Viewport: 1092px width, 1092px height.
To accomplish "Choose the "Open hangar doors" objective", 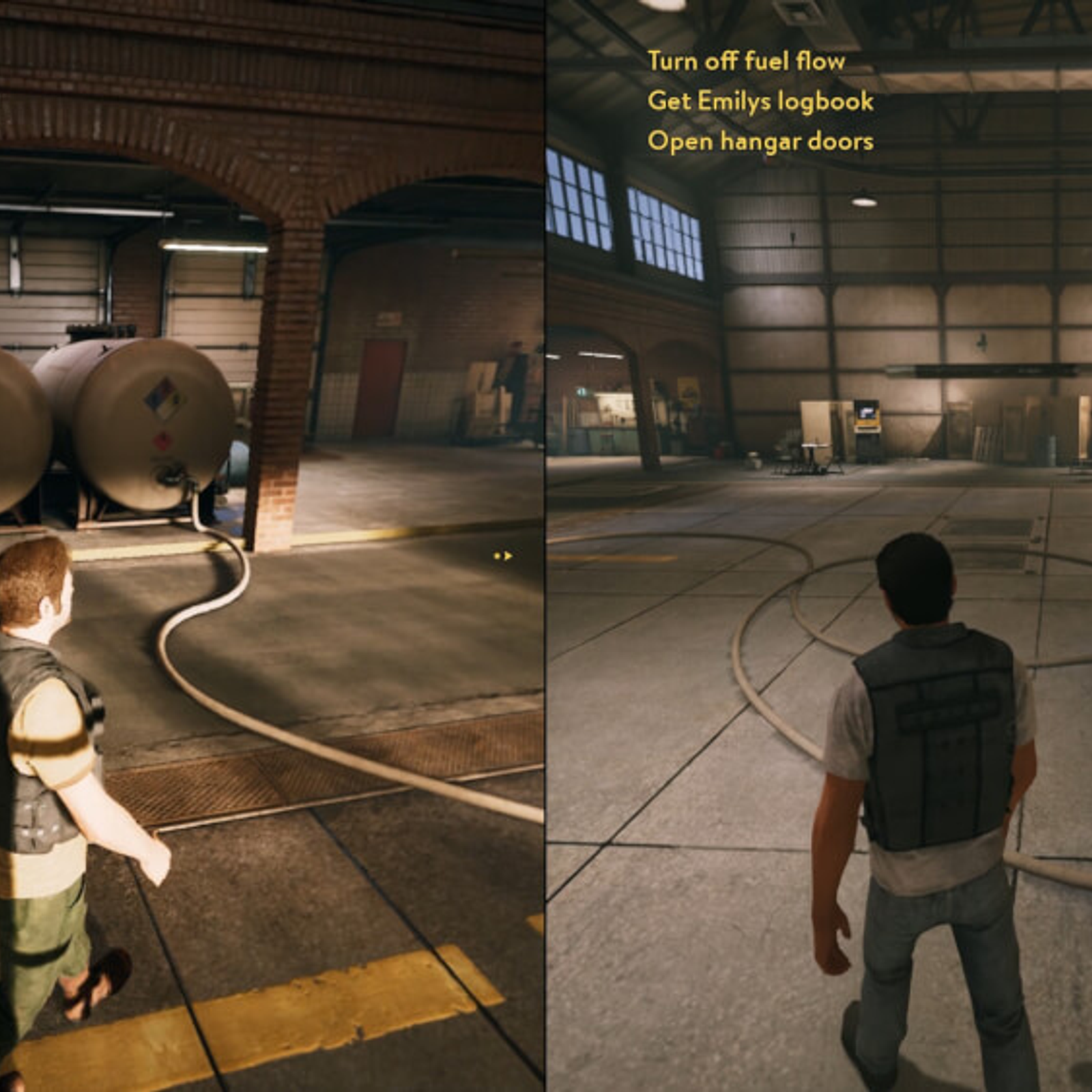I will (760, 141).
